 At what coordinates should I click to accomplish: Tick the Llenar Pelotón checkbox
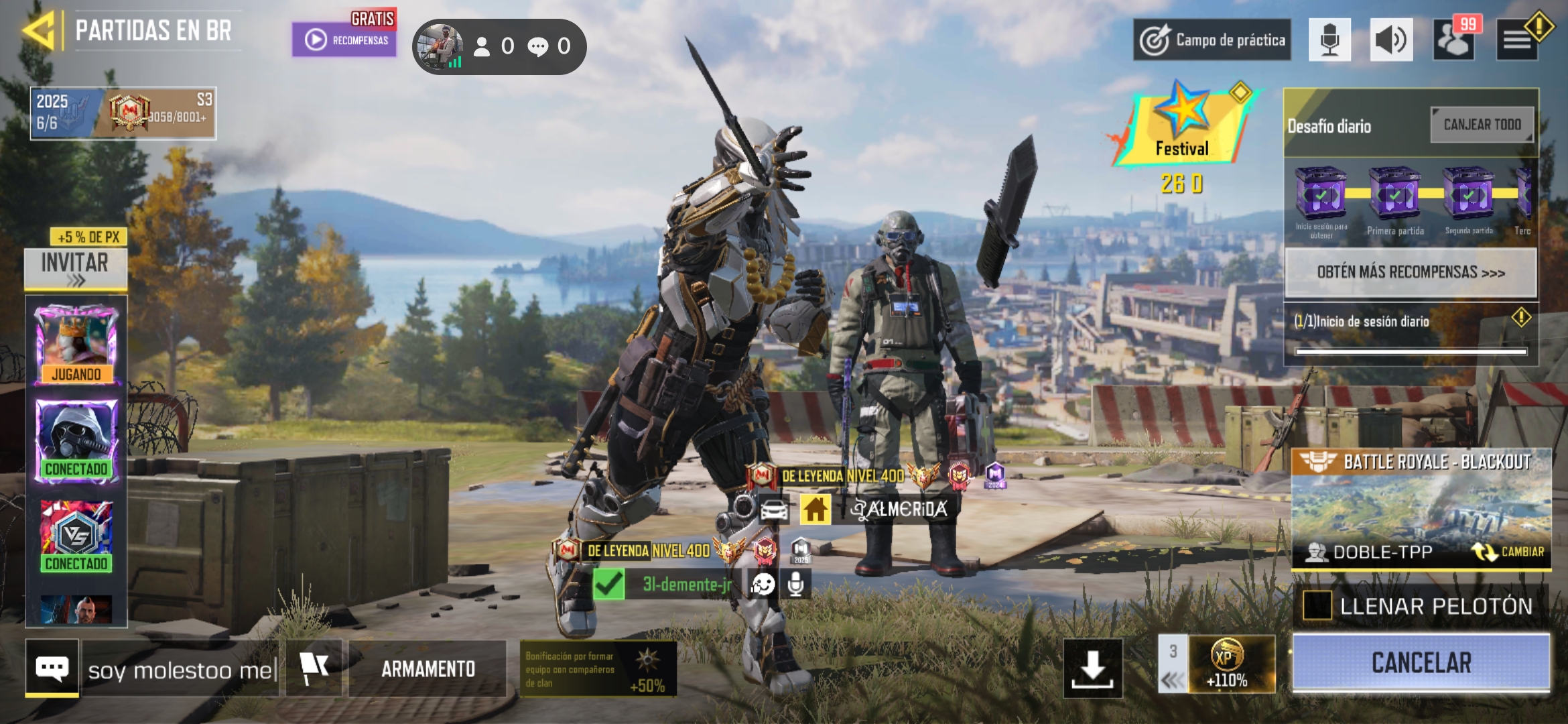tap(1317, 606)
